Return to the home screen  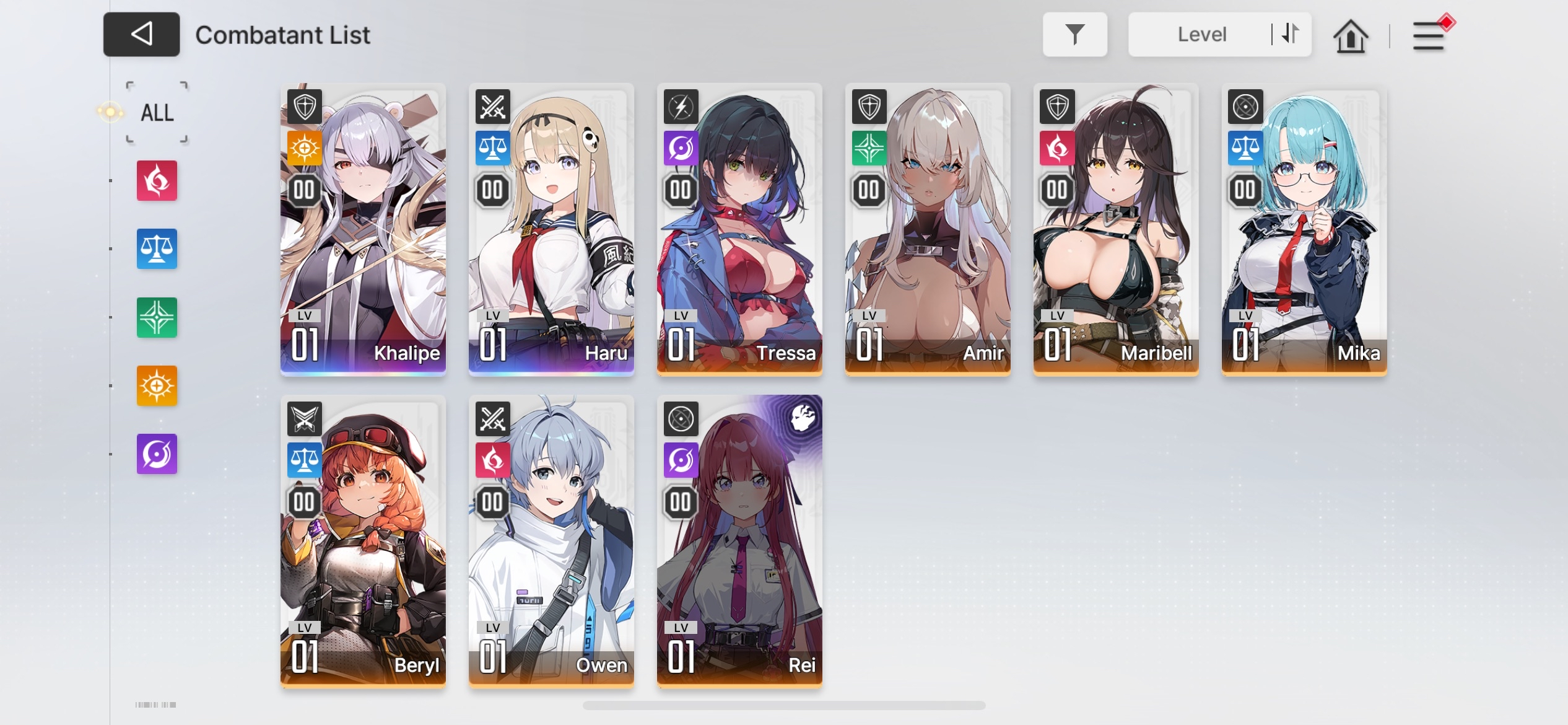point(1350,36)
